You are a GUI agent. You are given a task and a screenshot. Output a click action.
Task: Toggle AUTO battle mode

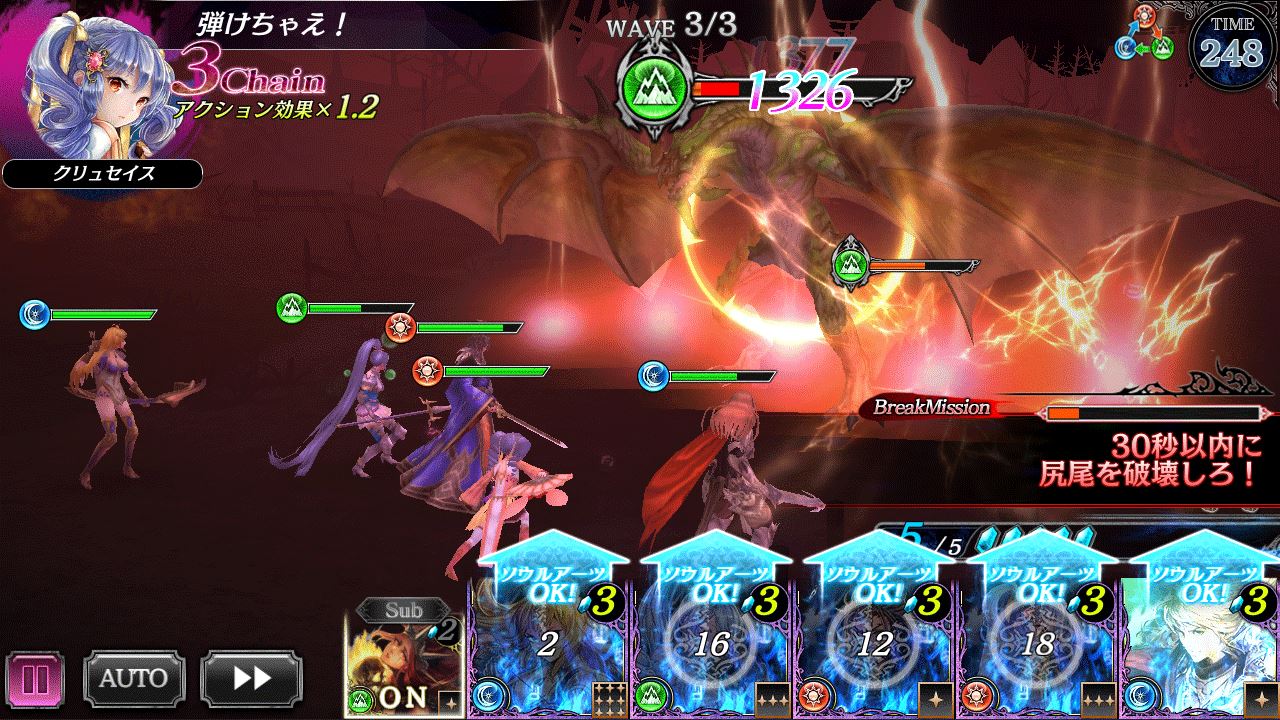click(133, 679)
